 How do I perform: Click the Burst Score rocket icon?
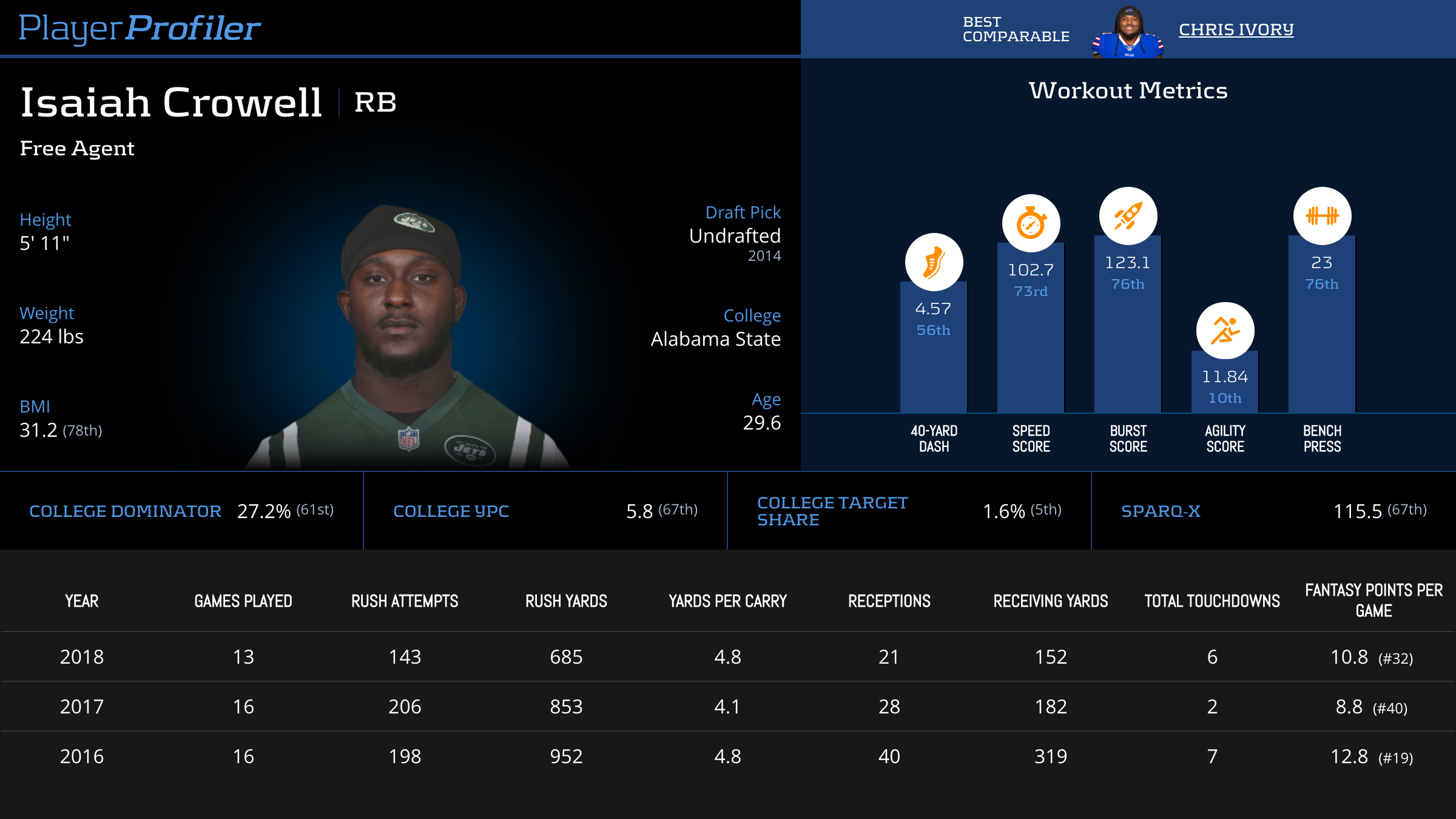click(x=1128, y=216)
